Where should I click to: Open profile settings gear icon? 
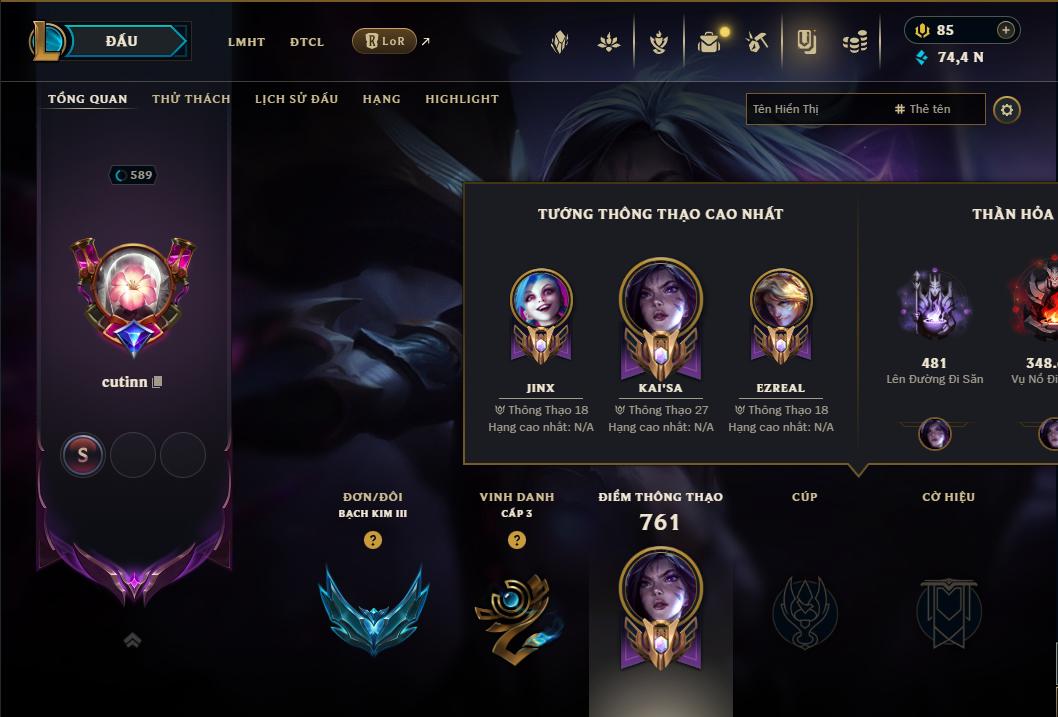tap(1007, 109)
